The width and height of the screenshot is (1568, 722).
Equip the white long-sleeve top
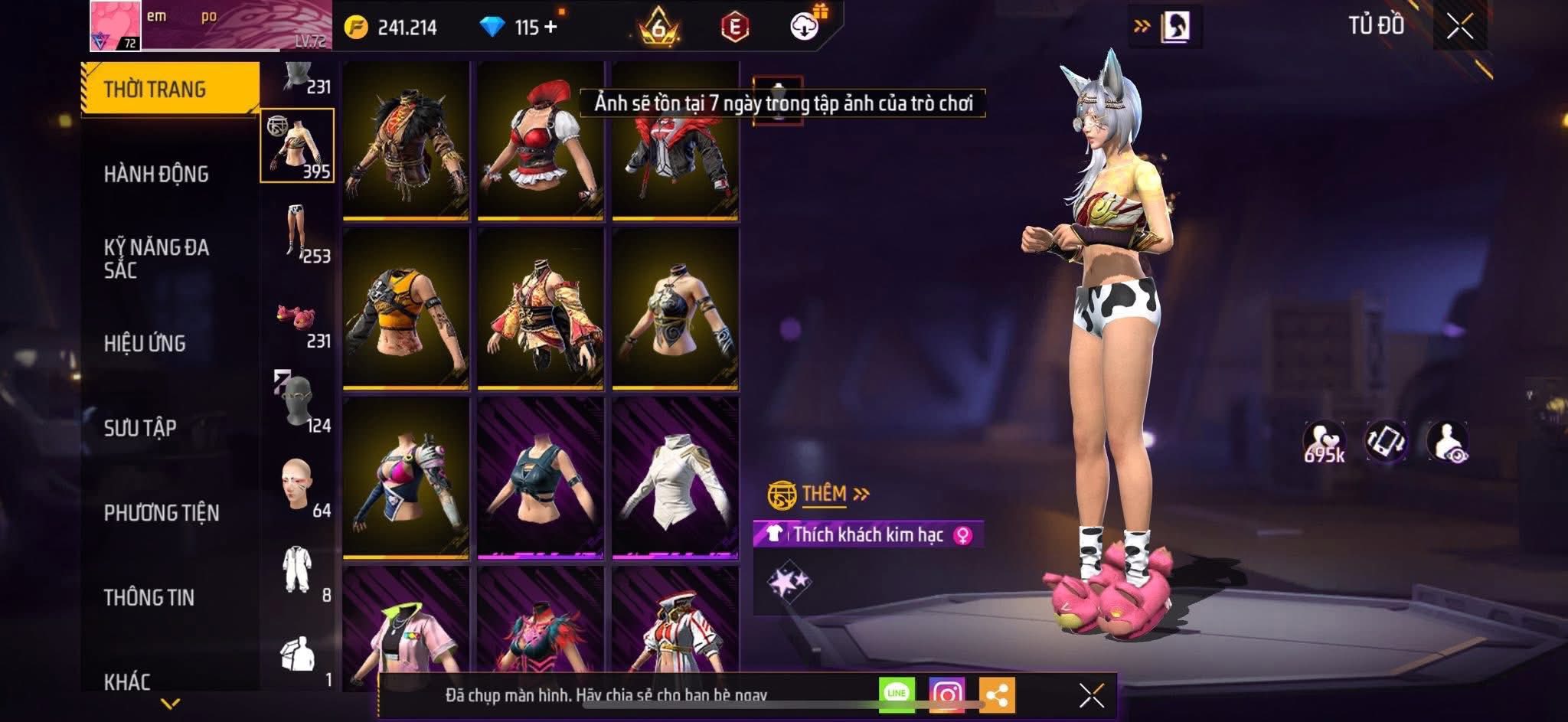point(675,479)
